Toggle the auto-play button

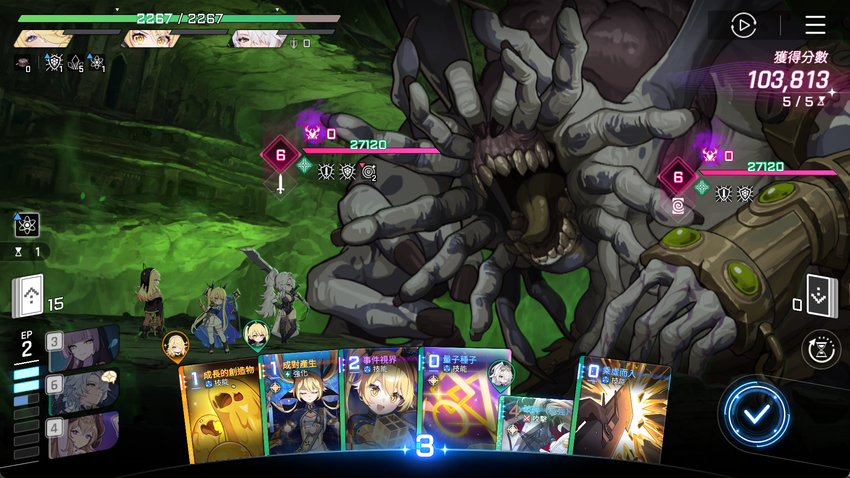coord(743,25)
